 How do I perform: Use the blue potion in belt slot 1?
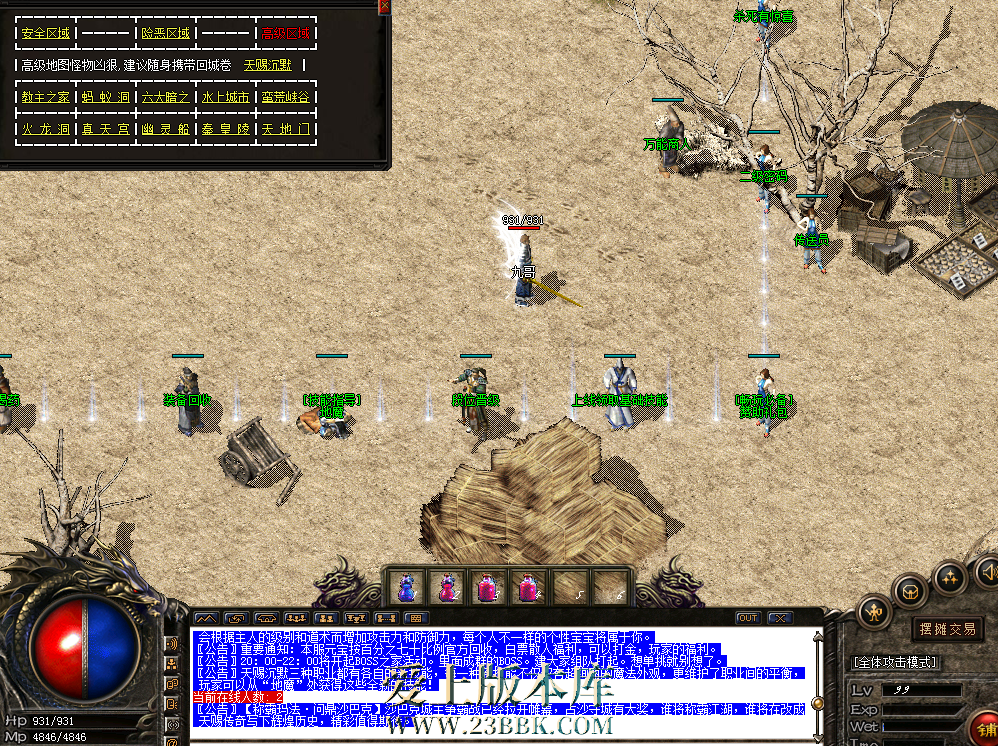(x=406, y=587)
